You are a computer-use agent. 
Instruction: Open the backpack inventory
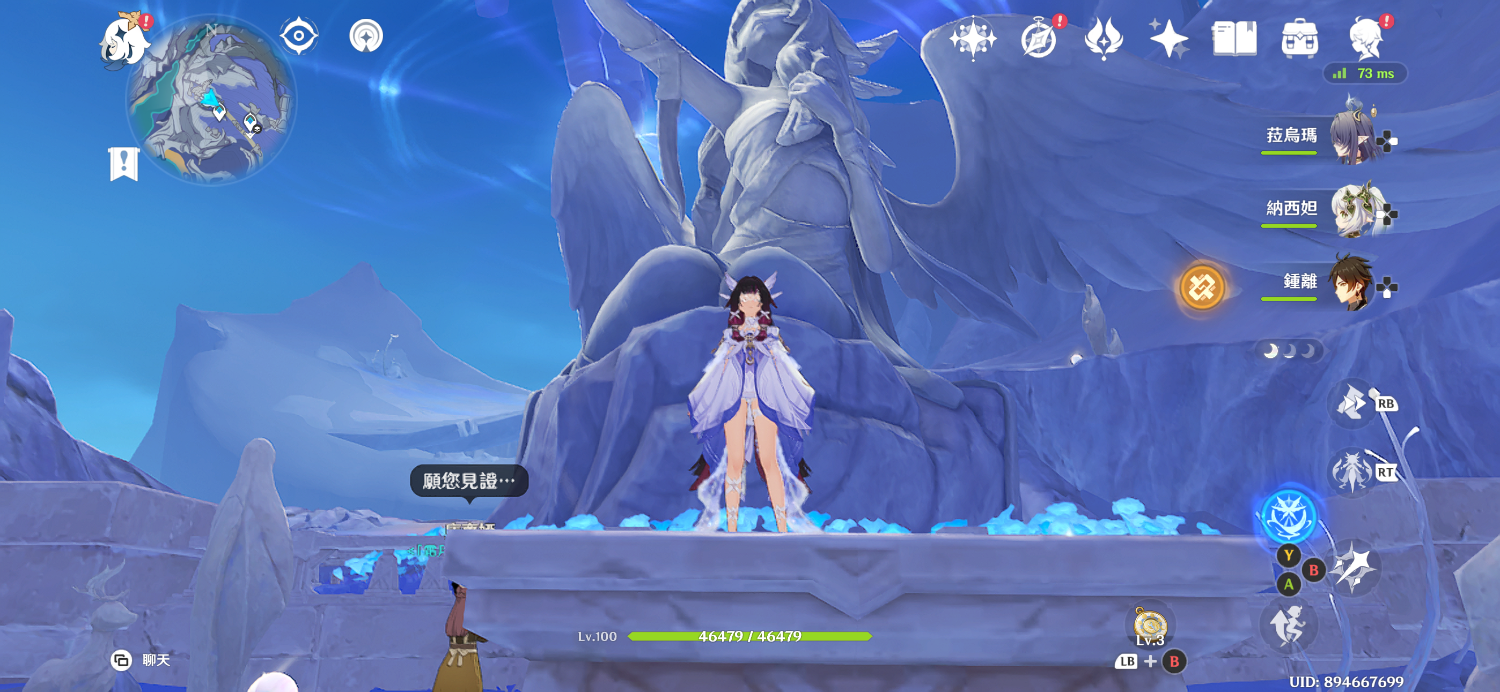coord(1299,39)
